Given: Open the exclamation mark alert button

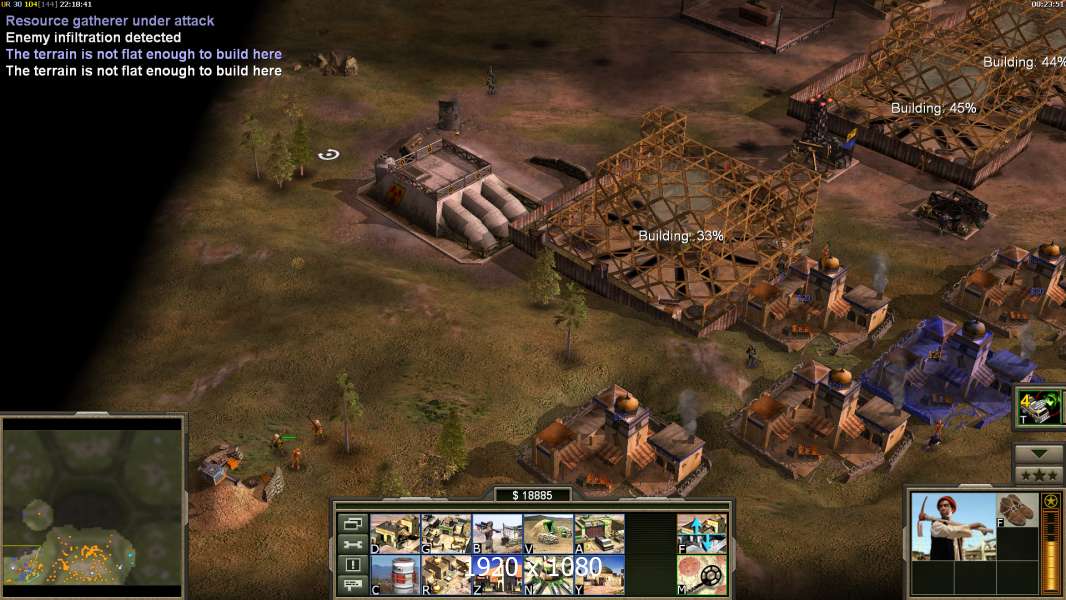Looking at the screenshot, I should click(x=352, y=565).
